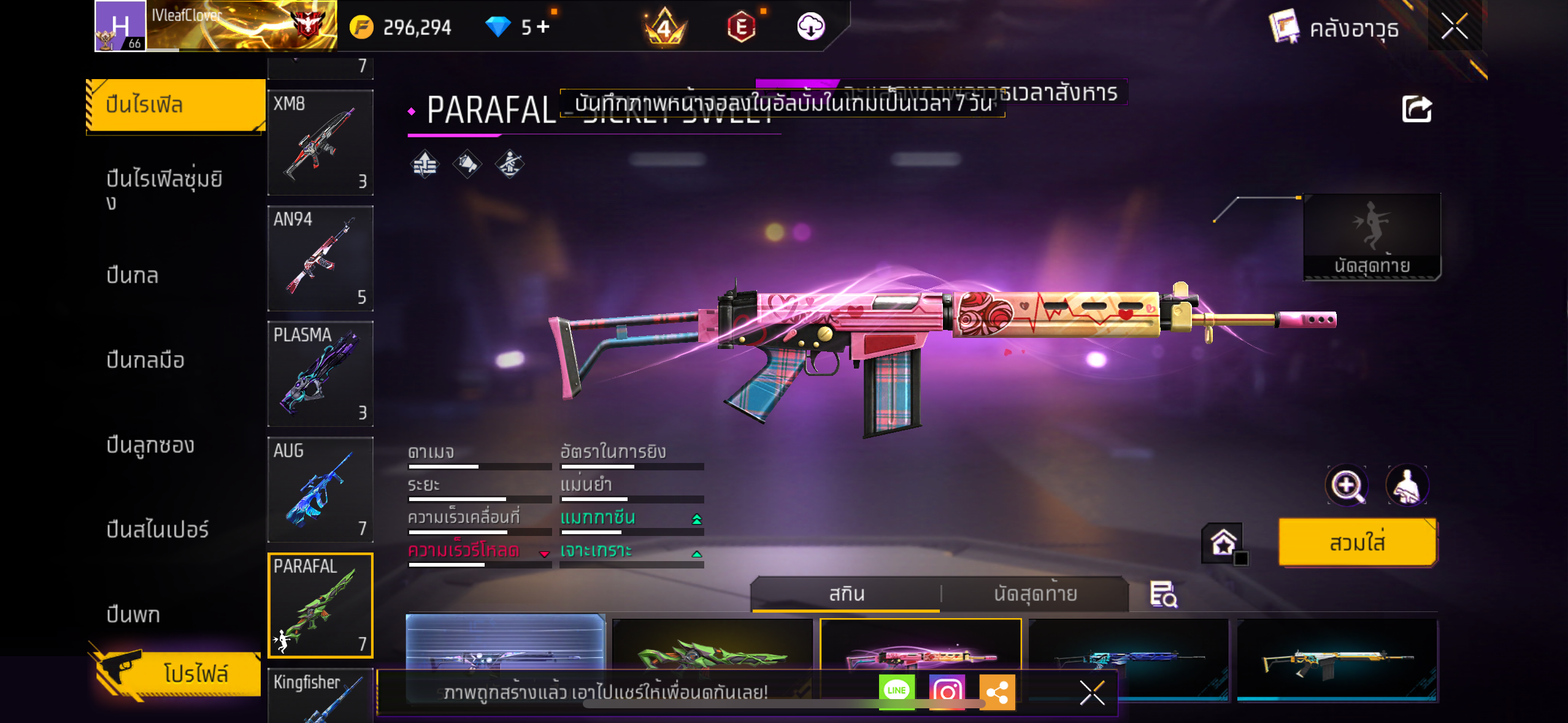Screen dimensions: 1568x723
Task: Open the นัดสุดท้าย final shot preview box
Action: point(1372,237)
